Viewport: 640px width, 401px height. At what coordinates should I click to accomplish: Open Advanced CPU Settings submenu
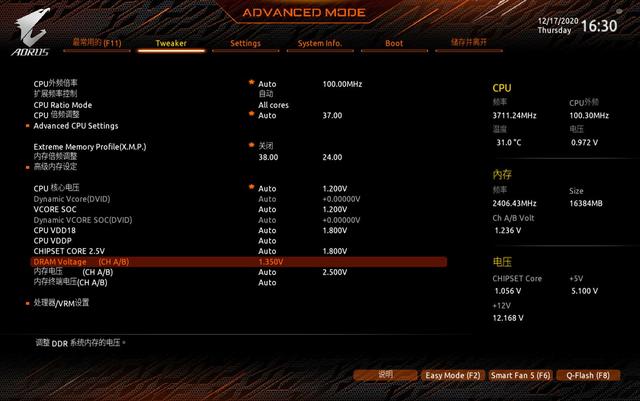pos(76,126)
